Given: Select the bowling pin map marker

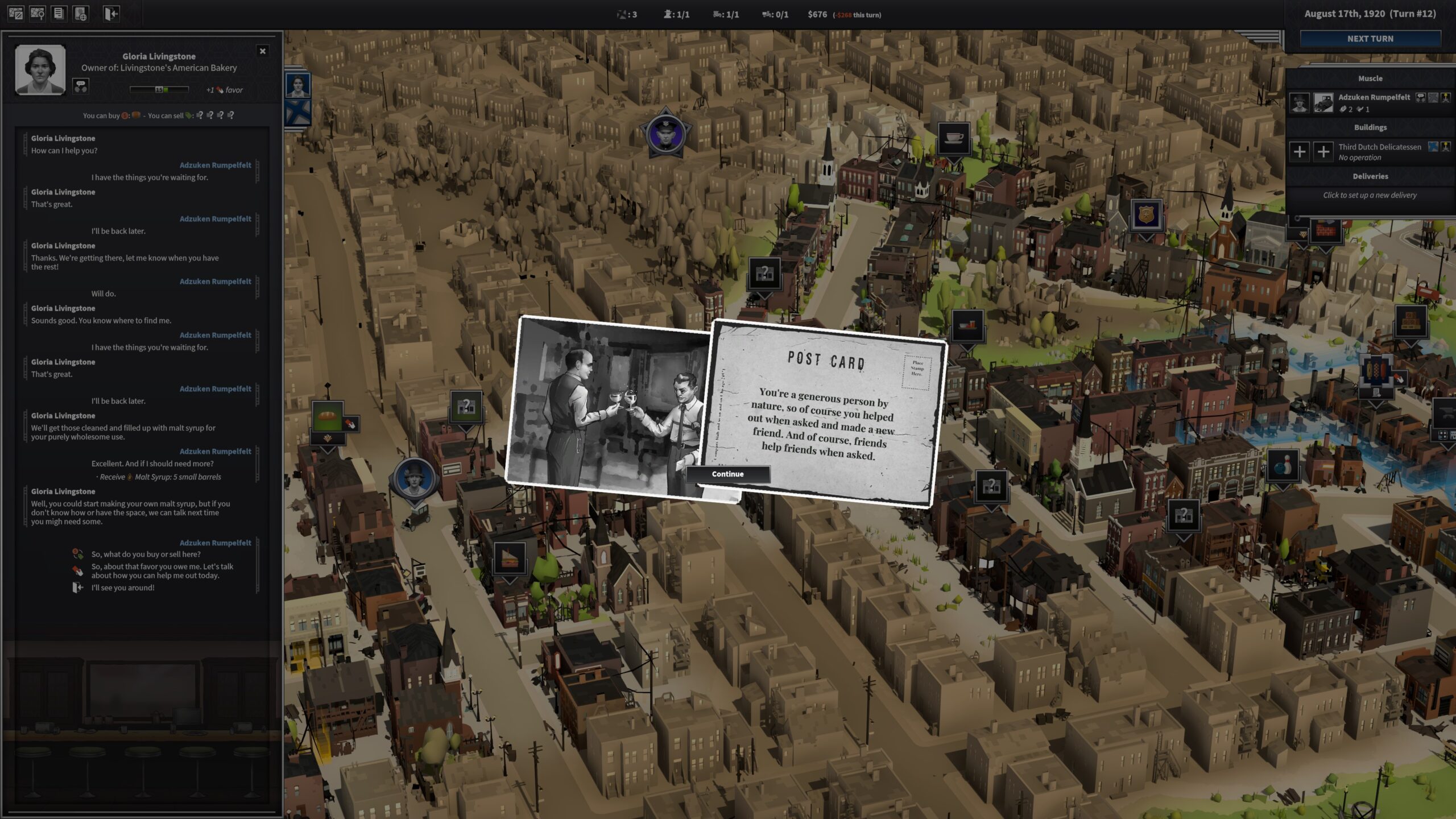Looking at the screenshot, I should [x=1283, y=466].
